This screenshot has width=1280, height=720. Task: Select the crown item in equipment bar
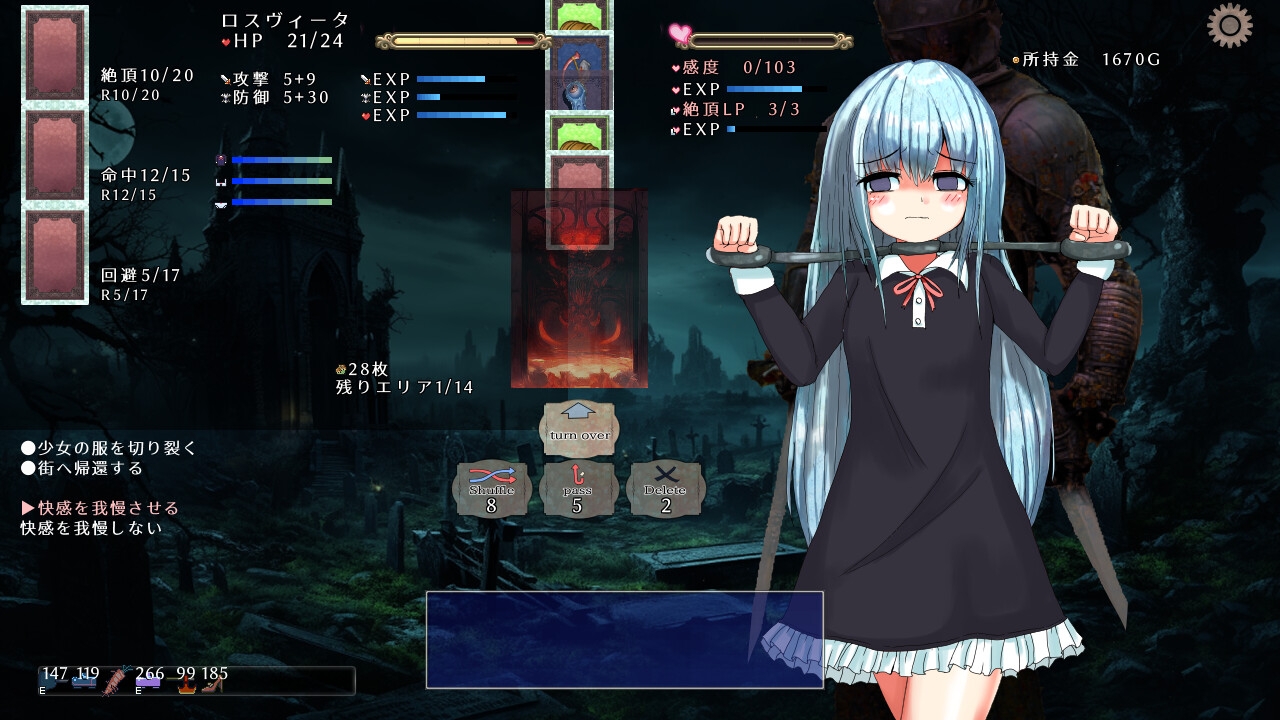coord(185,686)
